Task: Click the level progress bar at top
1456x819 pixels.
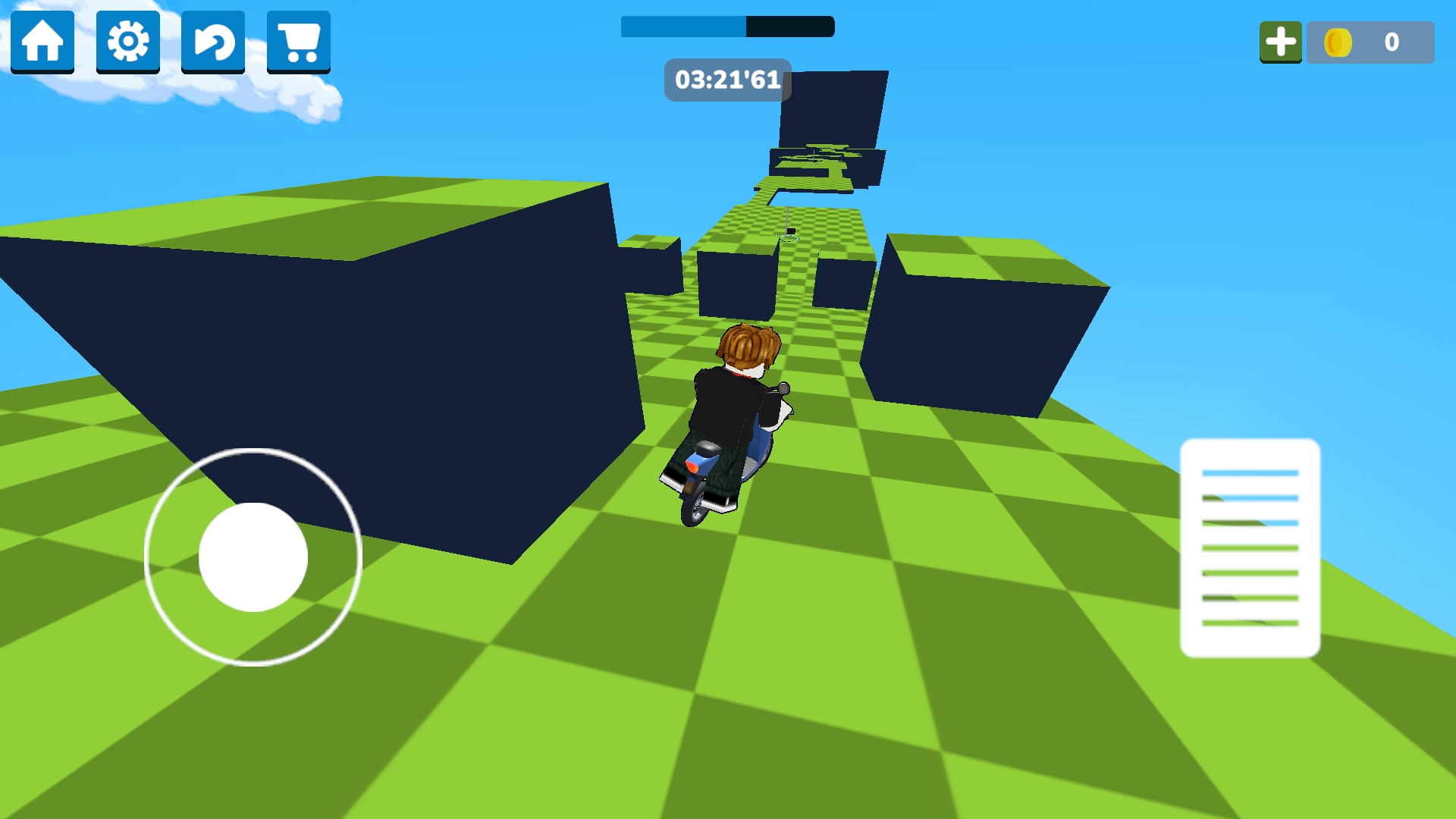Action: 726,27
